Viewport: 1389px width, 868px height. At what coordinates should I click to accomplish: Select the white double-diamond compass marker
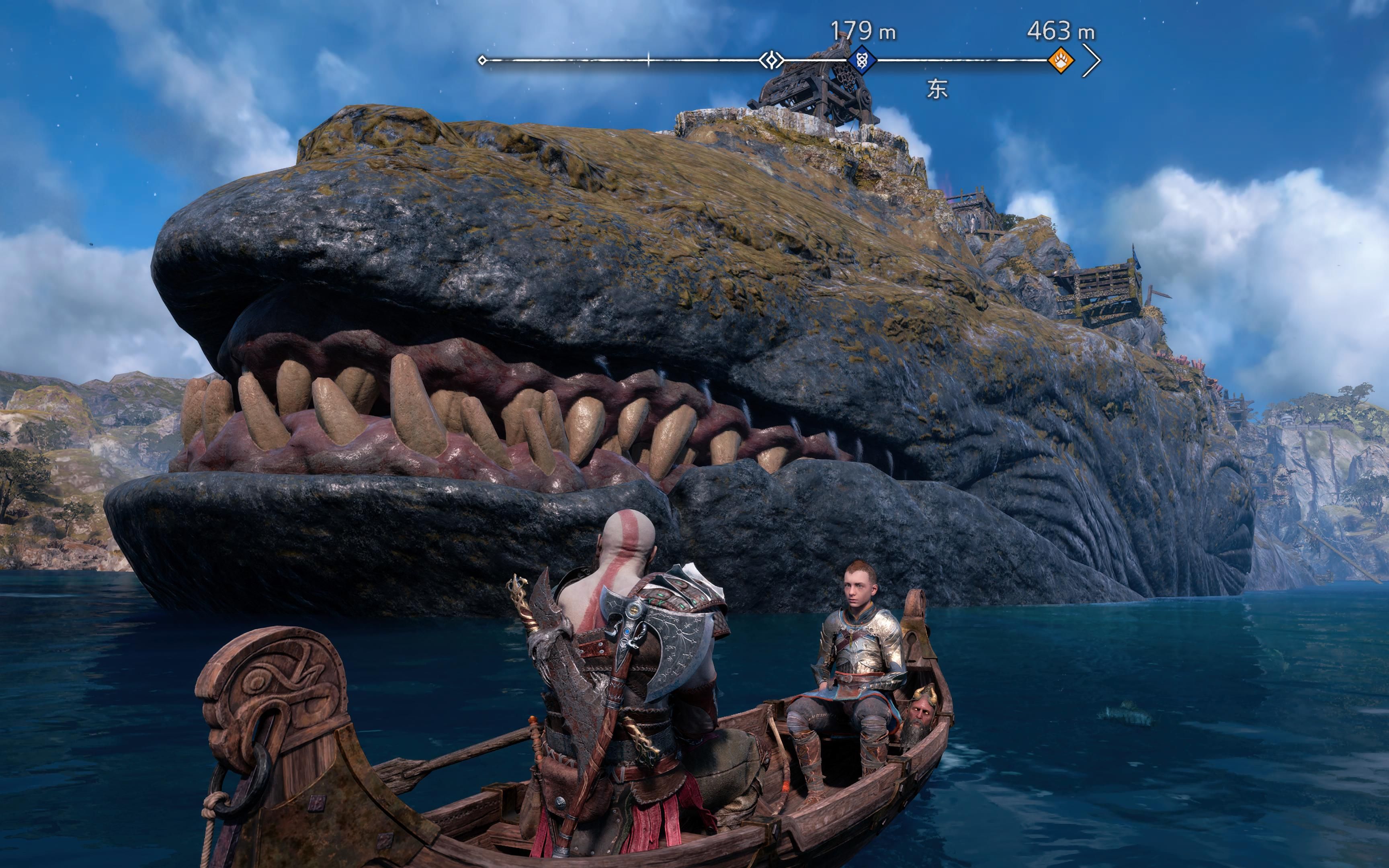pos(771,60)
